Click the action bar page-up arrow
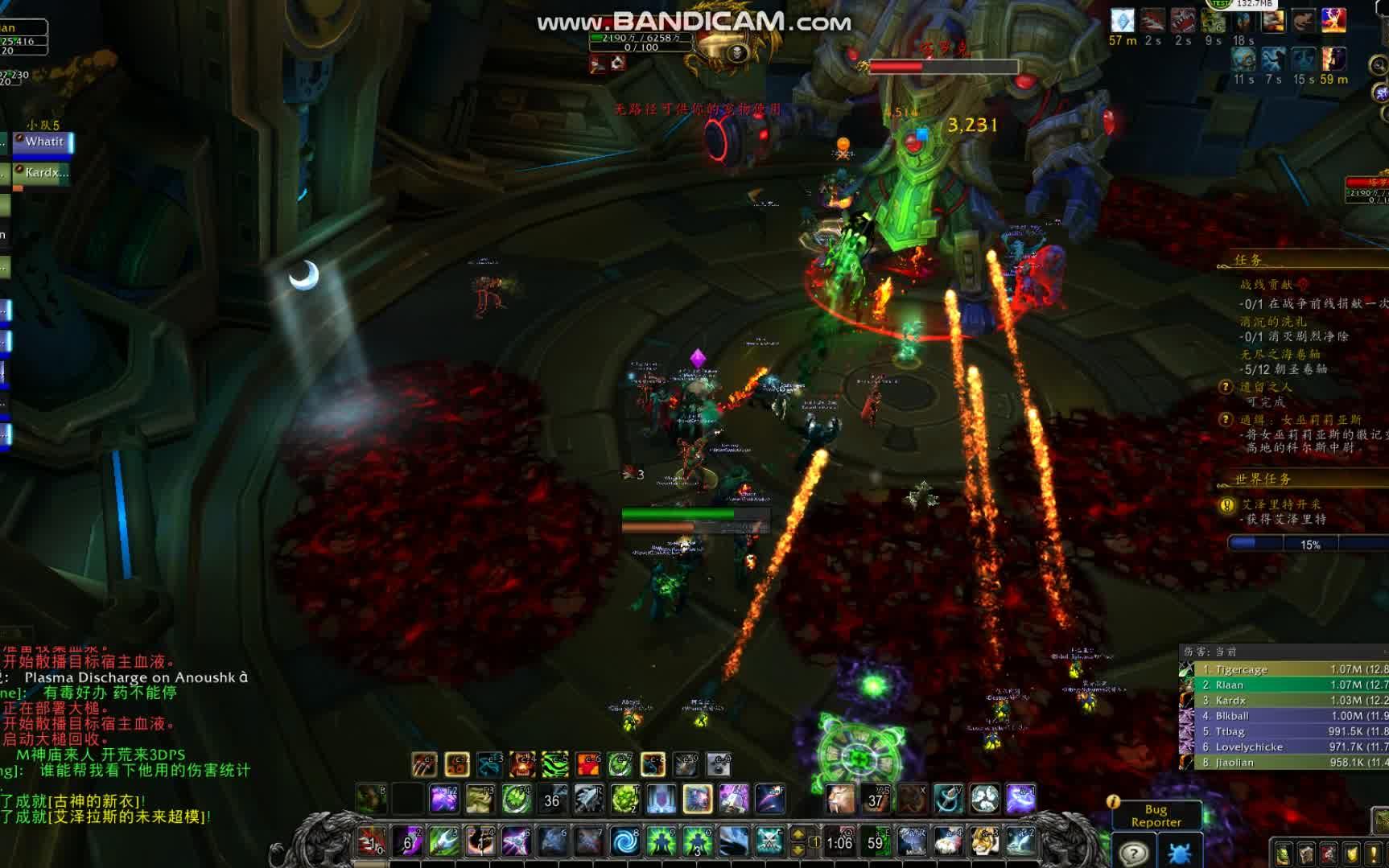 (x=798, y=835)
